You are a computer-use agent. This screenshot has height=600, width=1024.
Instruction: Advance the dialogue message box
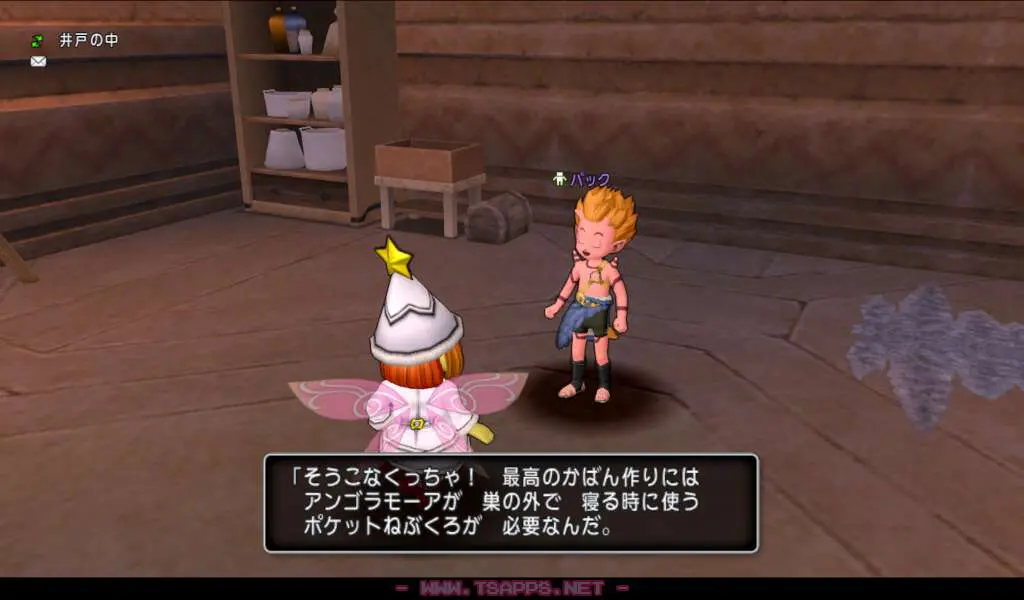coord(510,503)
